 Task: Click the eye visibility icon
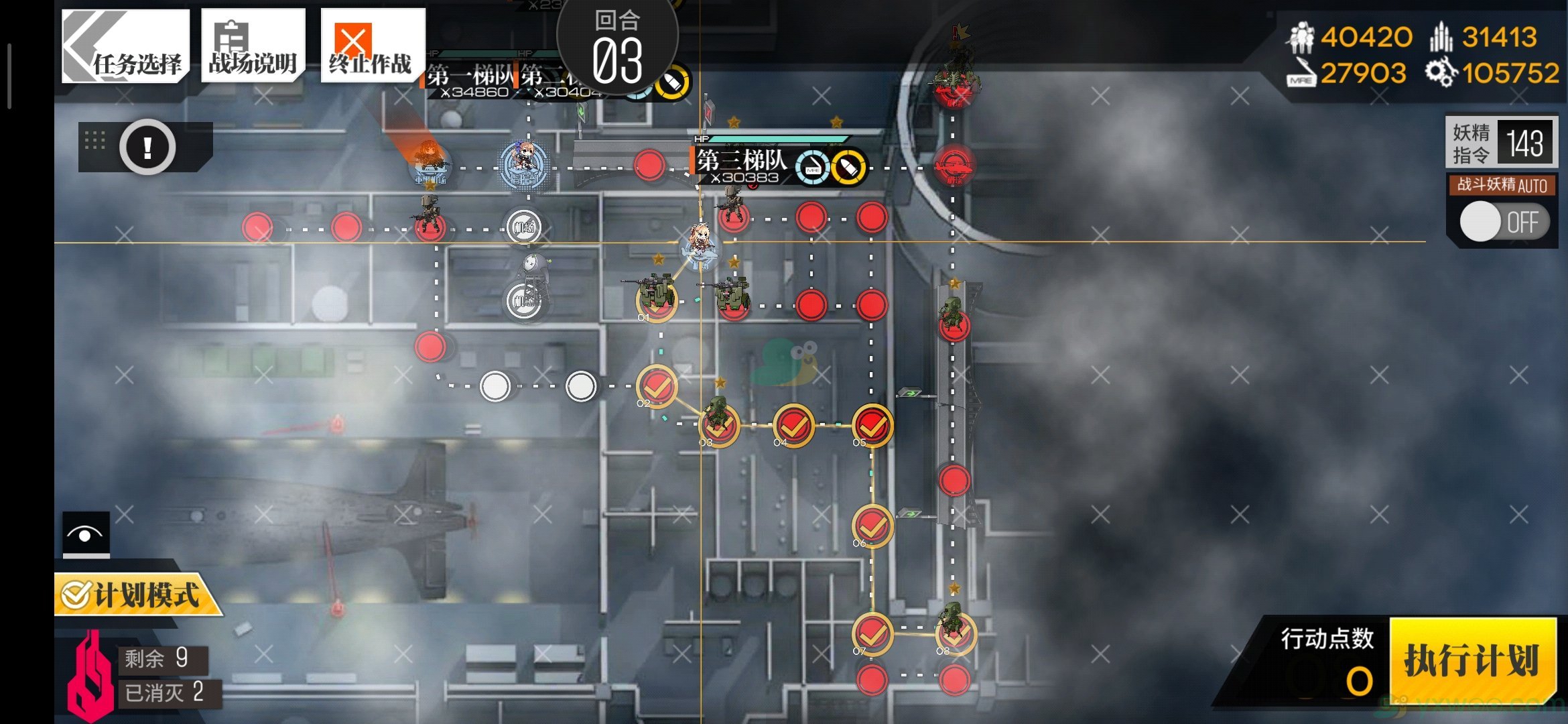pos(86,534)
